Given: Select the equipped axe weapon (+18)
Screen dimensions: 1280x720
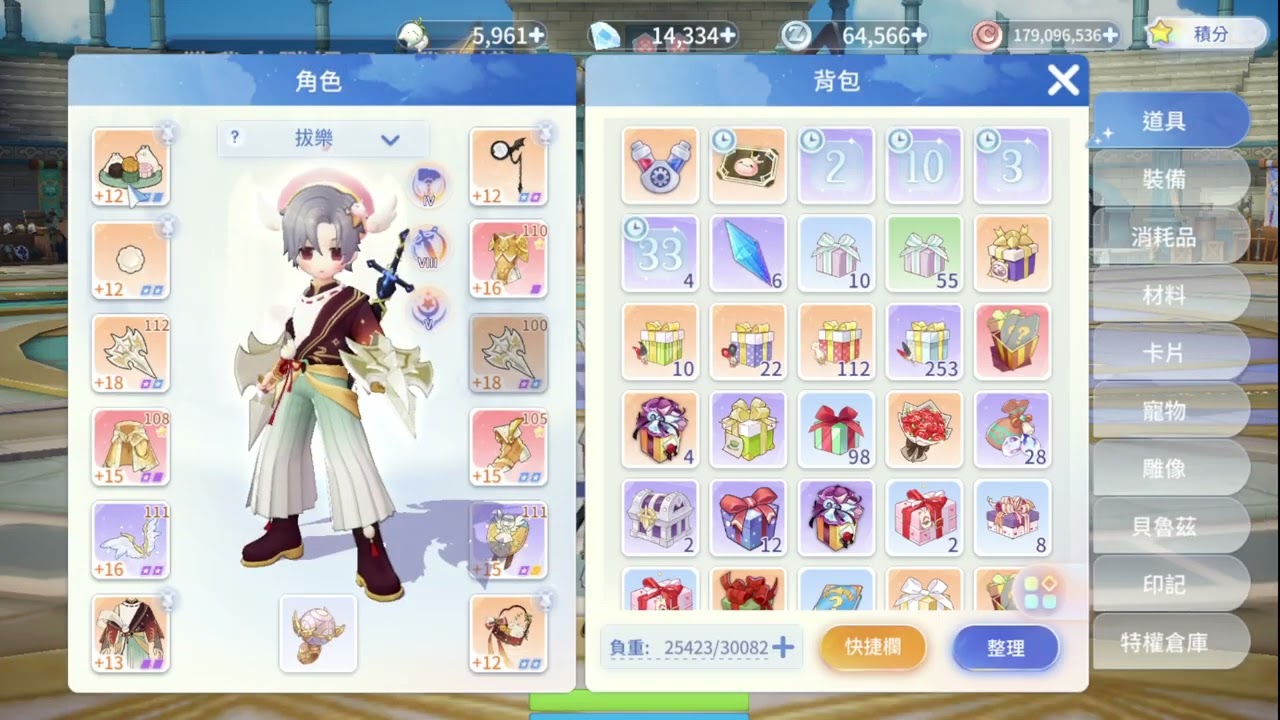Looking at the screenshot, I should pos(131,352).
